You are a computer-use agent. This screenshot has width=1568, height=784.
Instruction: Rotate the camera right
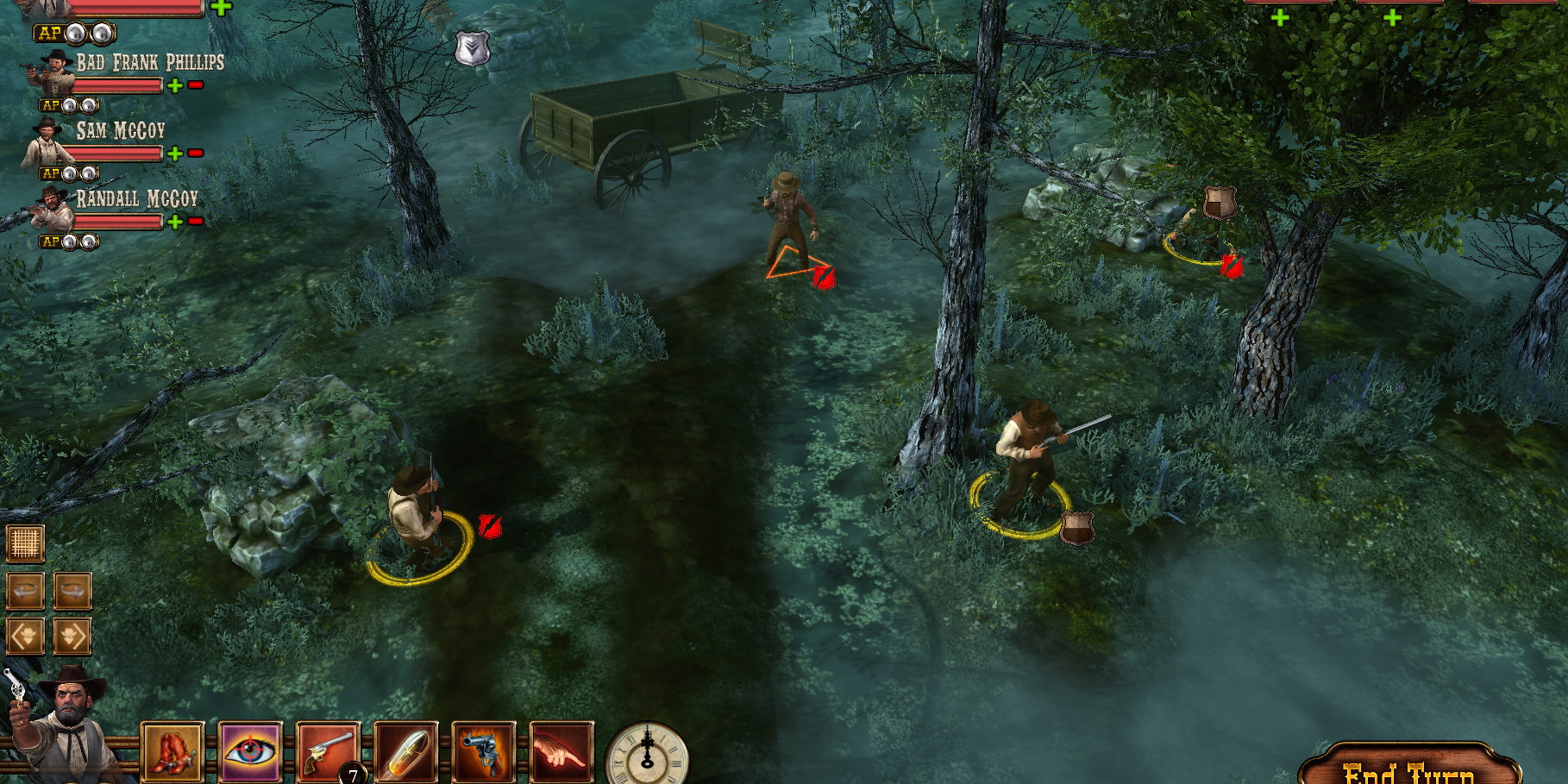pos(72,591)
